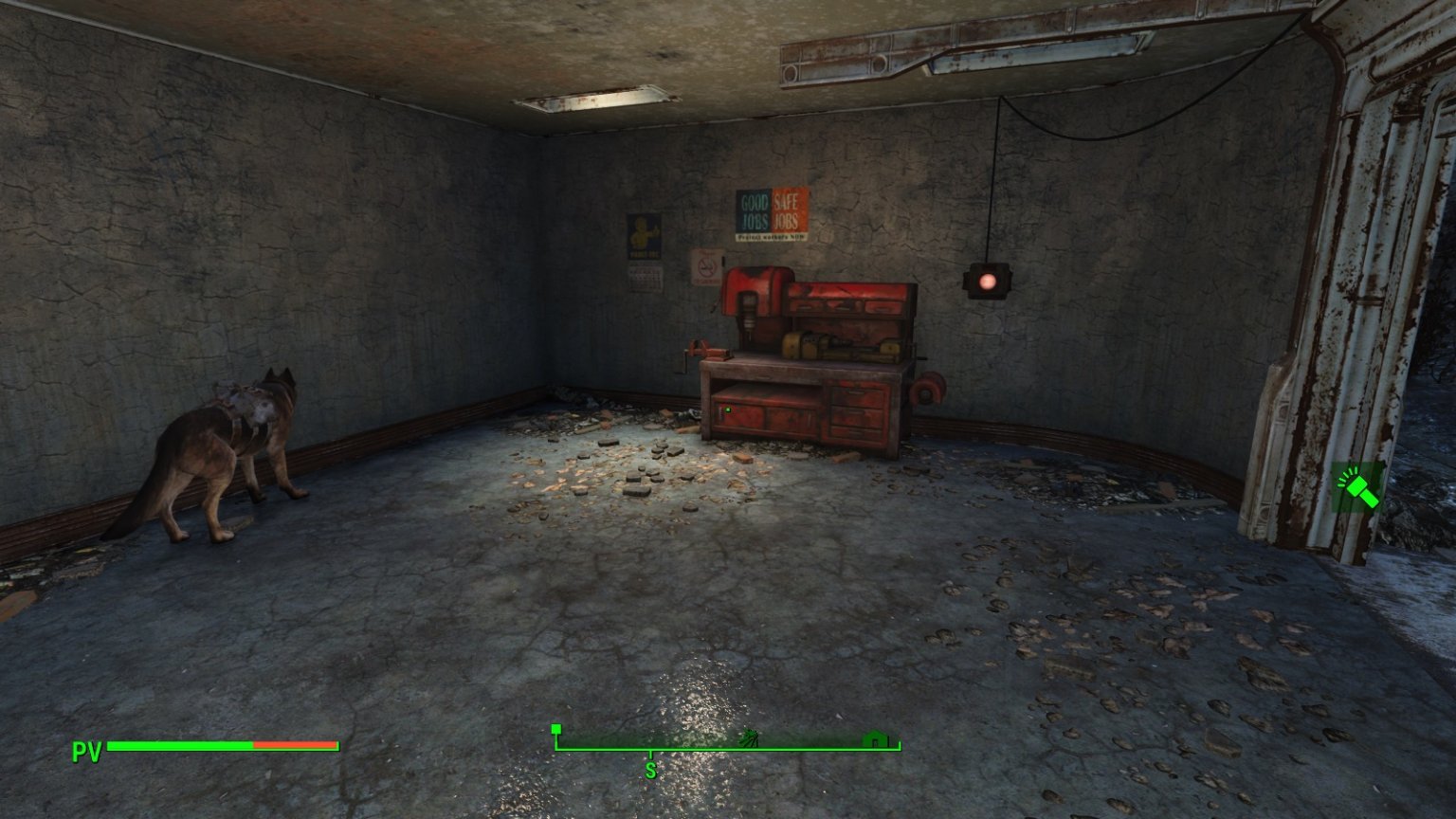Click the square objective marker on the compass

(x=556, y=729)
